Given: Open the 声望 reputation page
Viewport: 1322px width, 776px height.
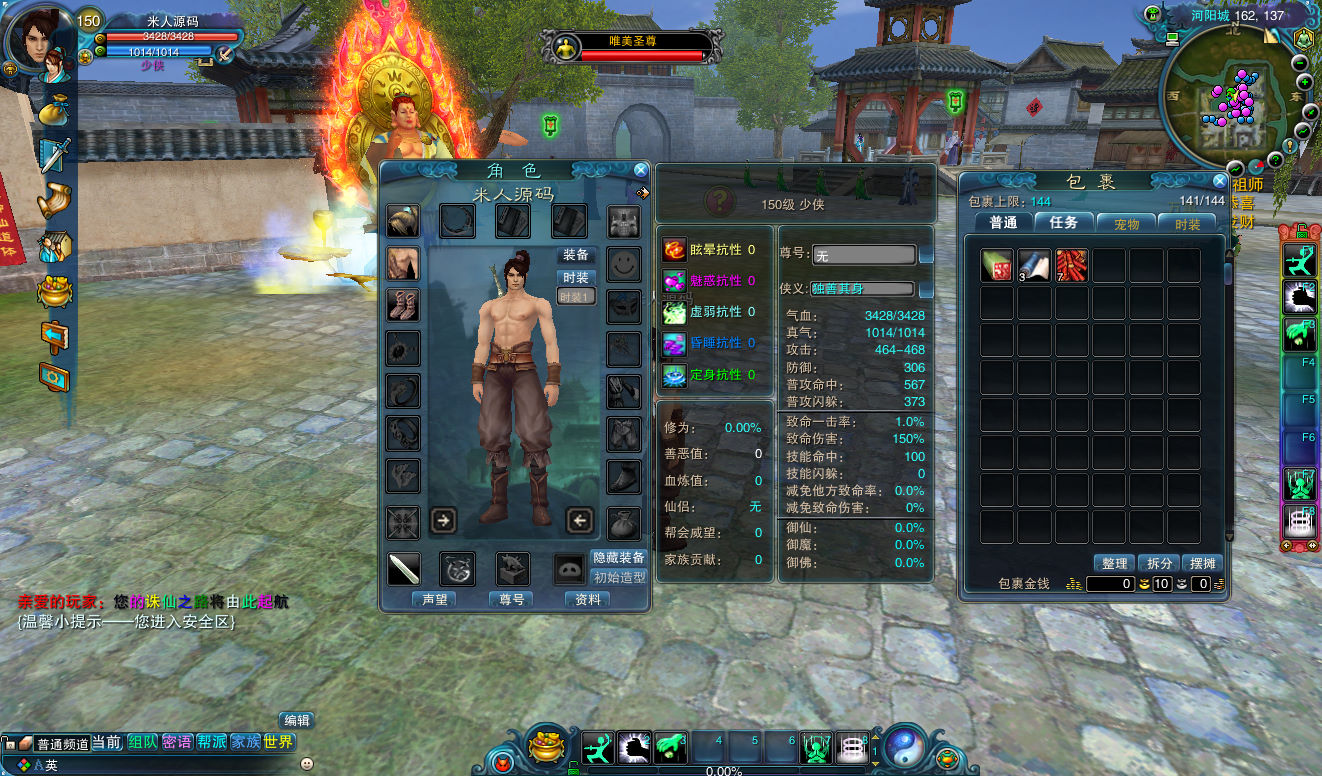Looking at the screenshot, I should click(x=434, y=599).
